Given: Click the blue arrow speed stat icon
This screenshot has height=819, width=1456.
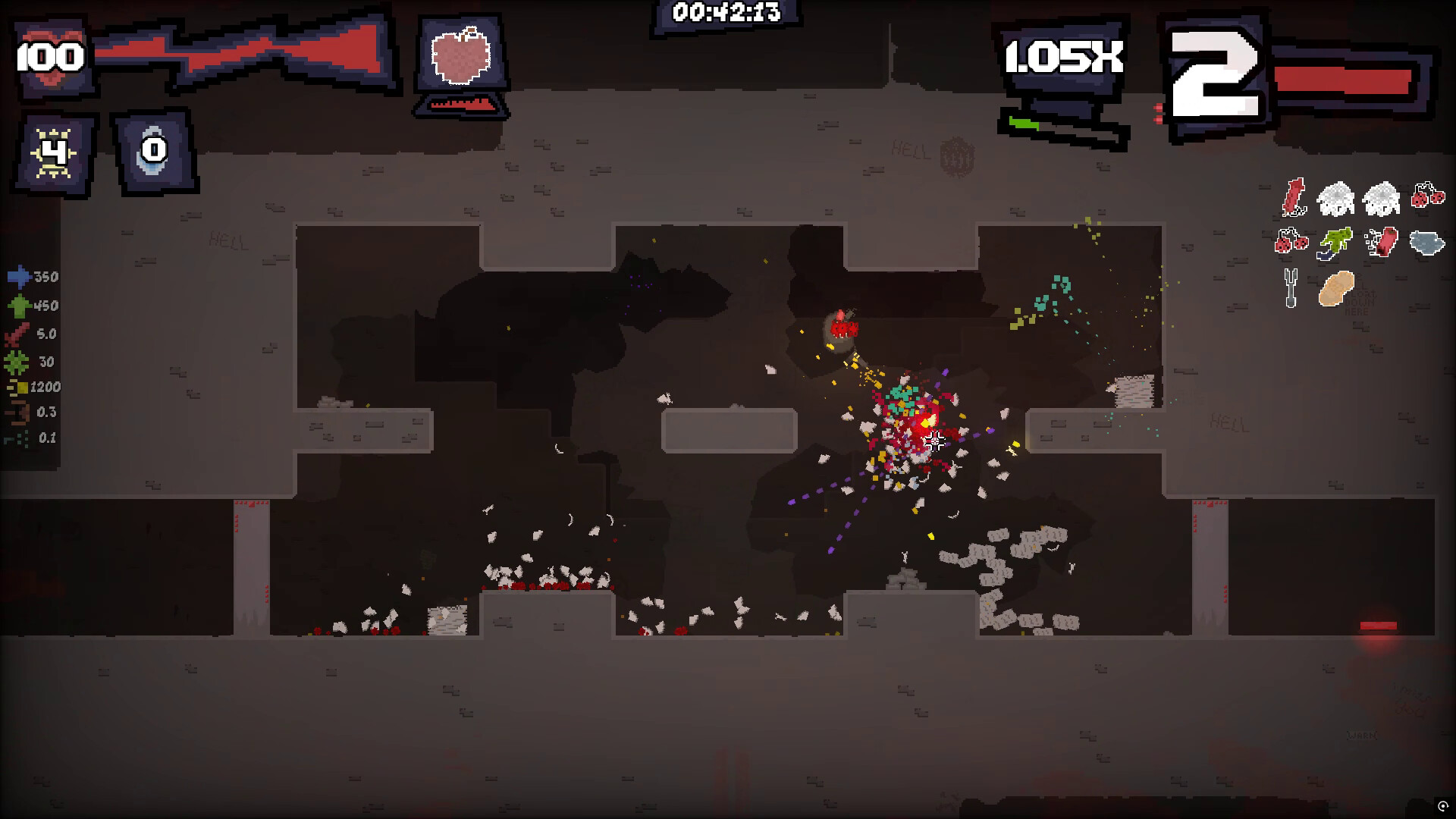Looking at the screenshot, I should (x=19, y=277).
